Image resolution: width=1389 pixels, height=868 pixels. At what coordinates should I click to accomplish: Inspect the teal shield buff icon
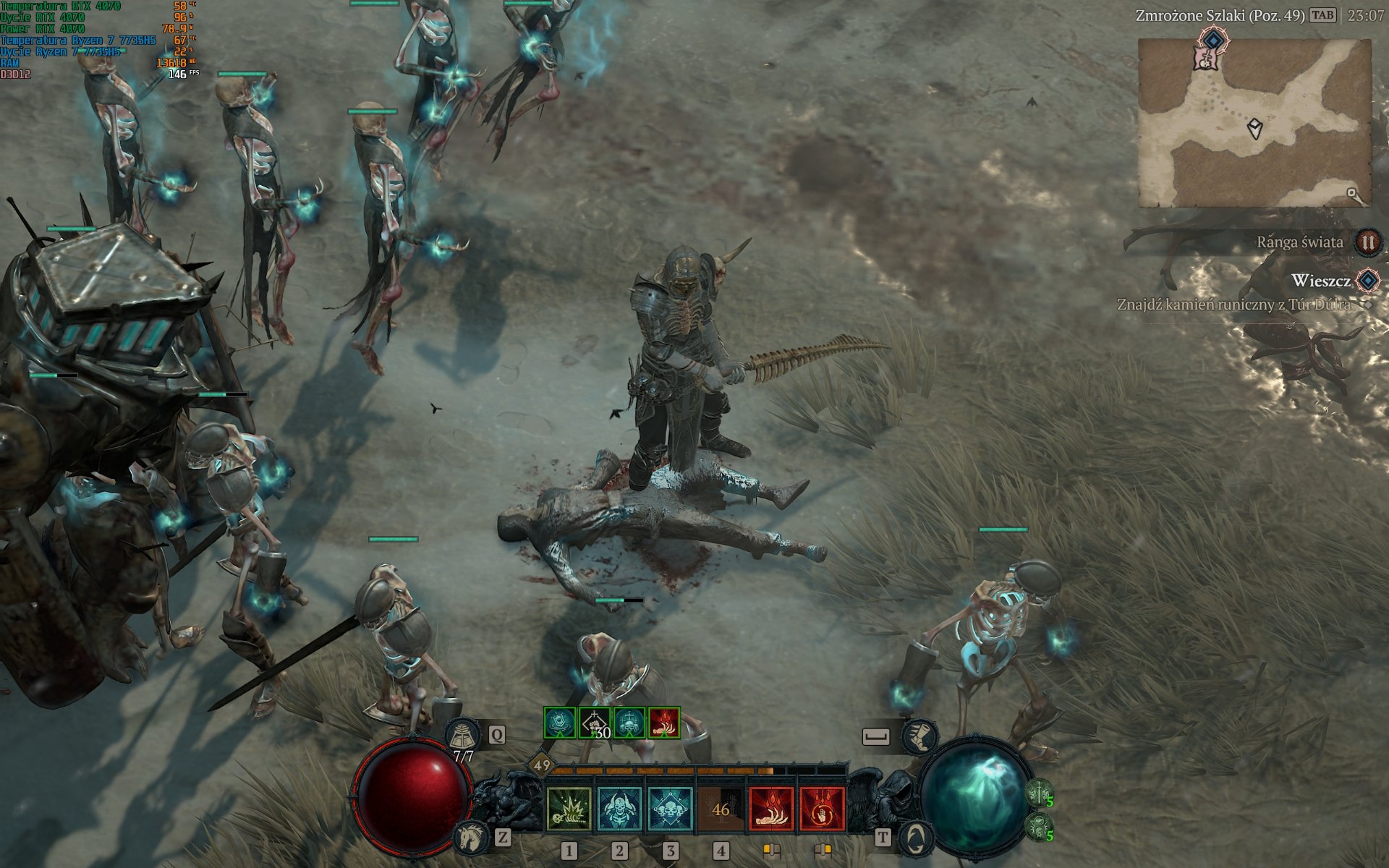point(560,723)
